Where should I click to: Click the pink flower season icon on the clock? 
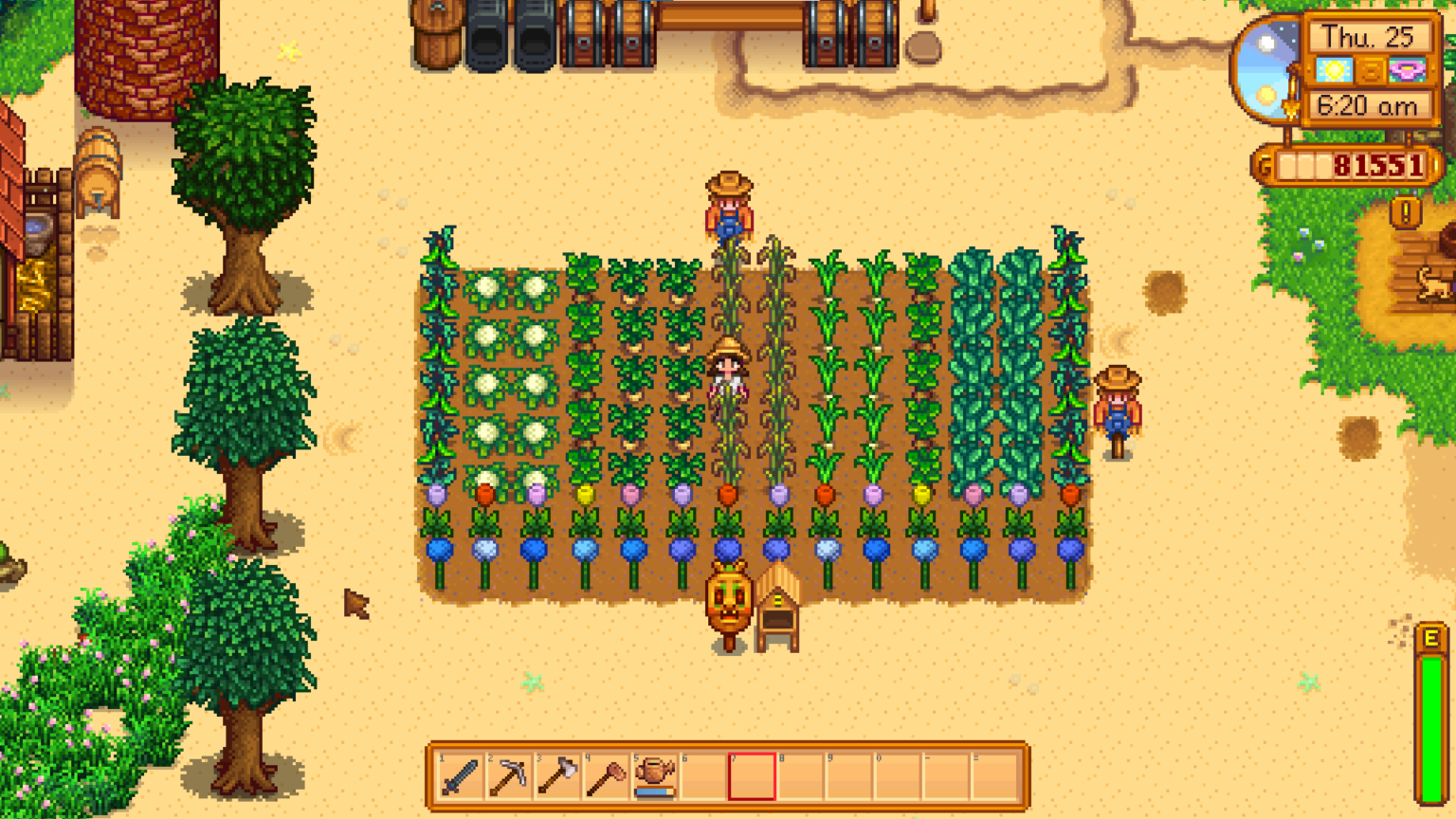(1407, 70)
